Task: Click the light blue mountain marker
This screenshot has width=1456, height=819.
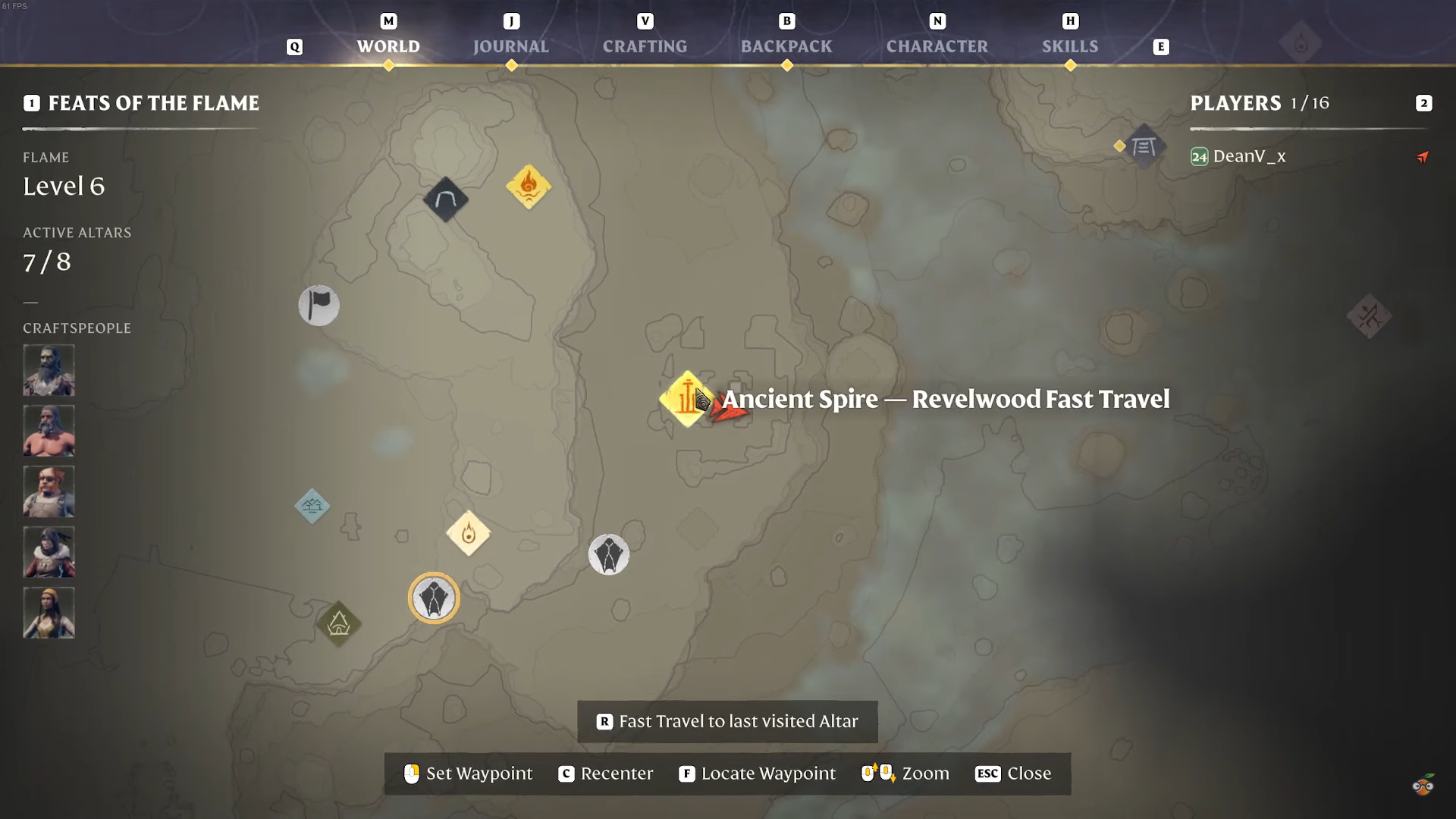Action: coord(312,506)
